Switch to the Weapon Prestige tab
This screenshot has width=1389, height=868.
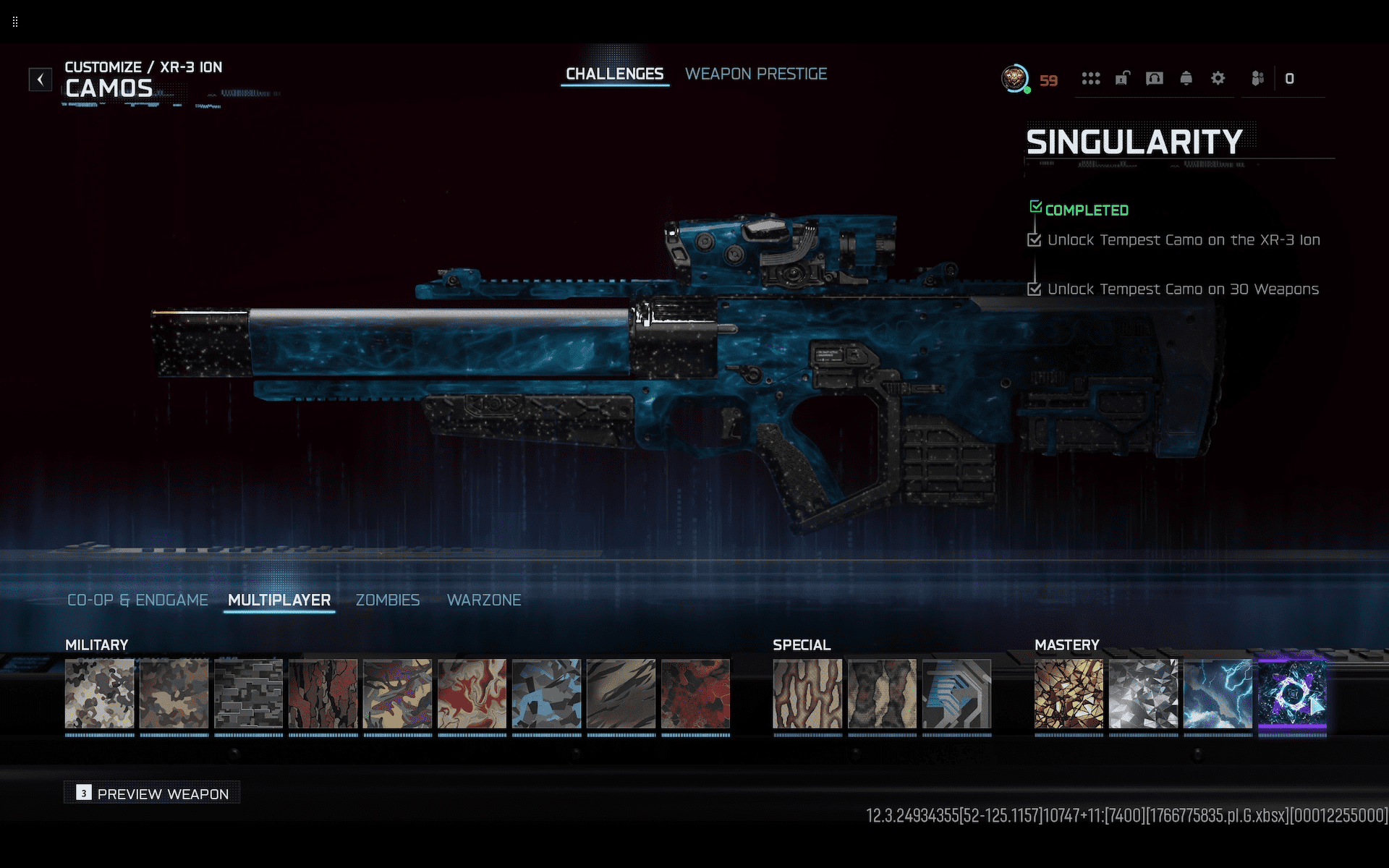755,74
